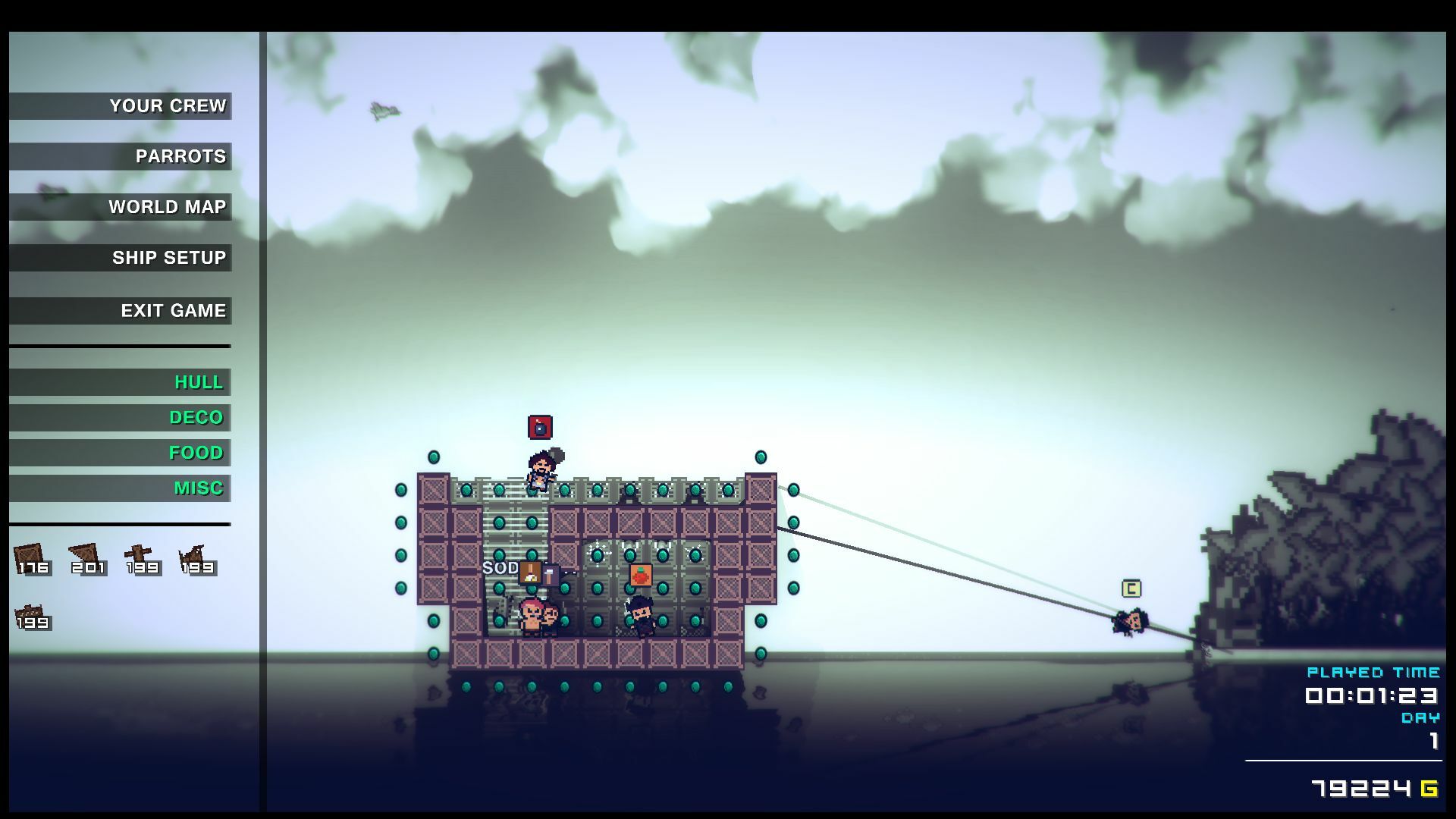
Task: Click EXIT GAME
Action: pos(173,309)
